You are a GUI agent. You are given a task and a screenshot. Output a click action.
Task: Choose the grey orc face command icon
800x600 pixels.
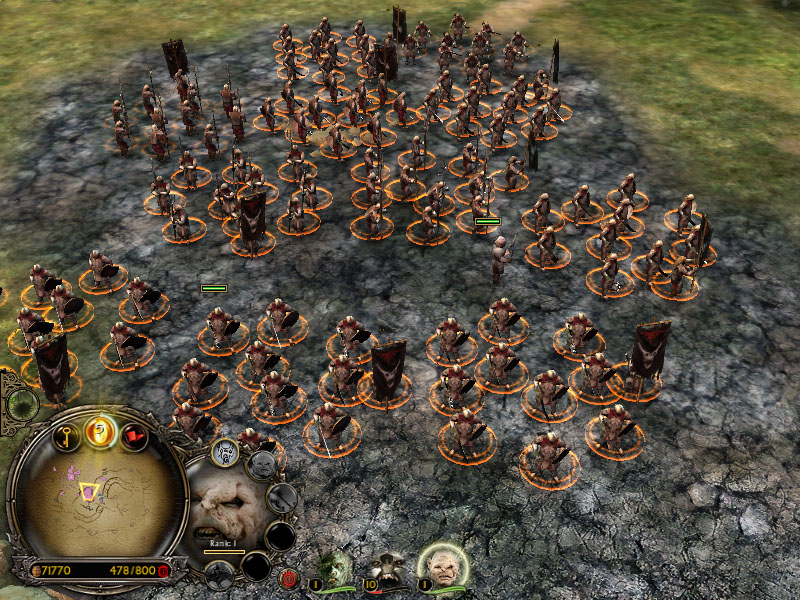tap(261, 463)
